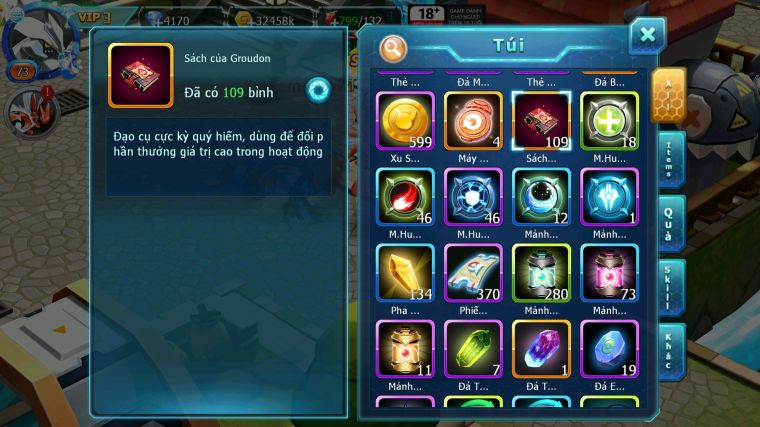The height and width of the screenshot is (427, 760).
Task: Open the bag search magnifier
Action: pyautogui.click(x=393, y=47)
